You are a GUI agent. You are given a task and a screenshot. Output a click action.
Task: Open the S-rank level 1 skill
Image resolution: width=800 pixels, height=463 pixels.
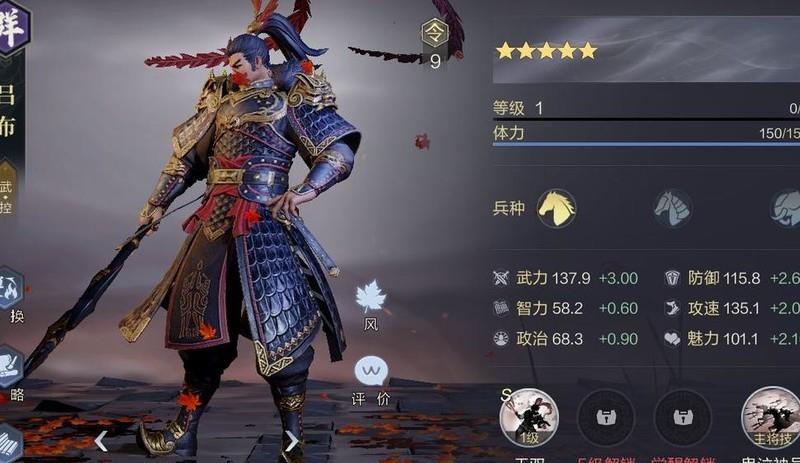528,417
